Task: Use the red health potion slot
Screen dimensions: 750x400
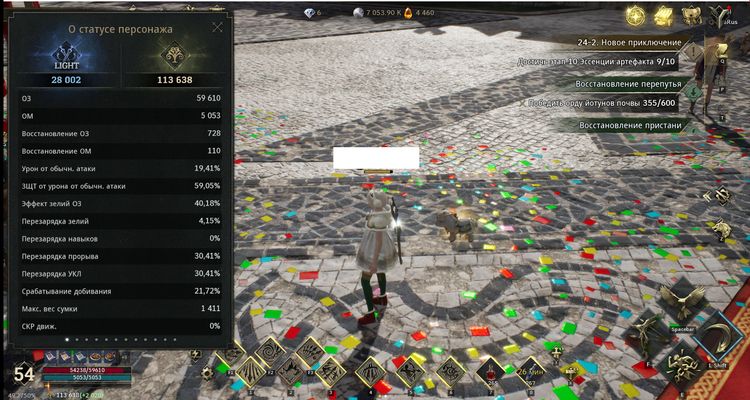Action: [492, 372]
